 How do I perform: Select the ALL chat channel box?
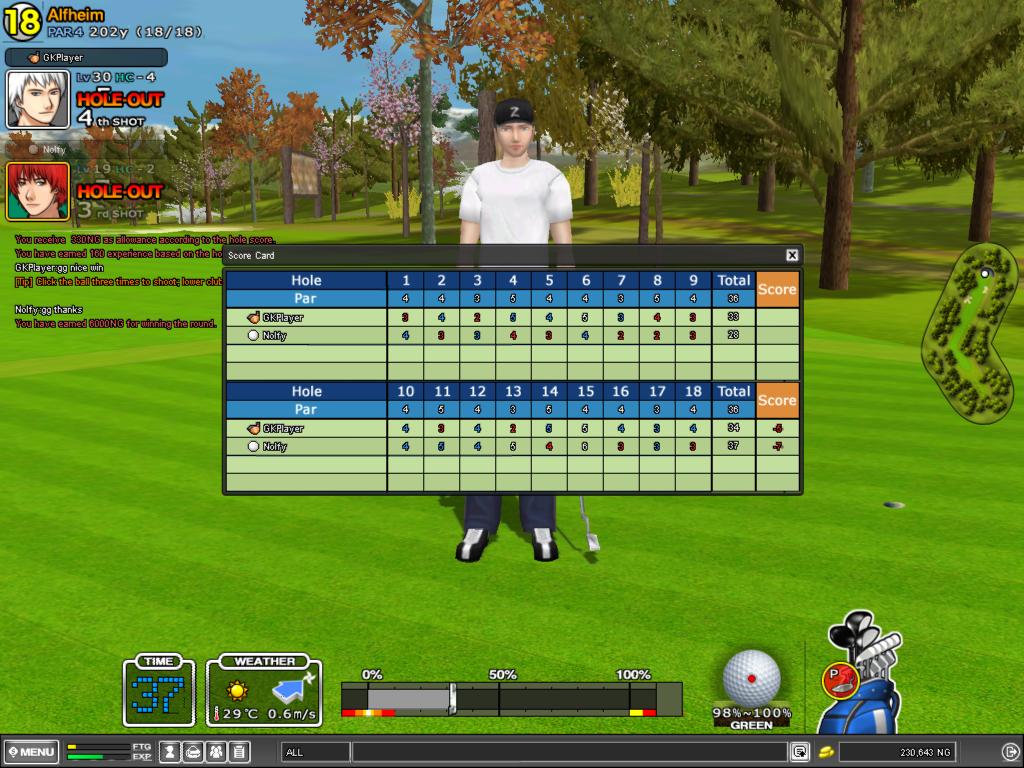click(x=315, y=752)
